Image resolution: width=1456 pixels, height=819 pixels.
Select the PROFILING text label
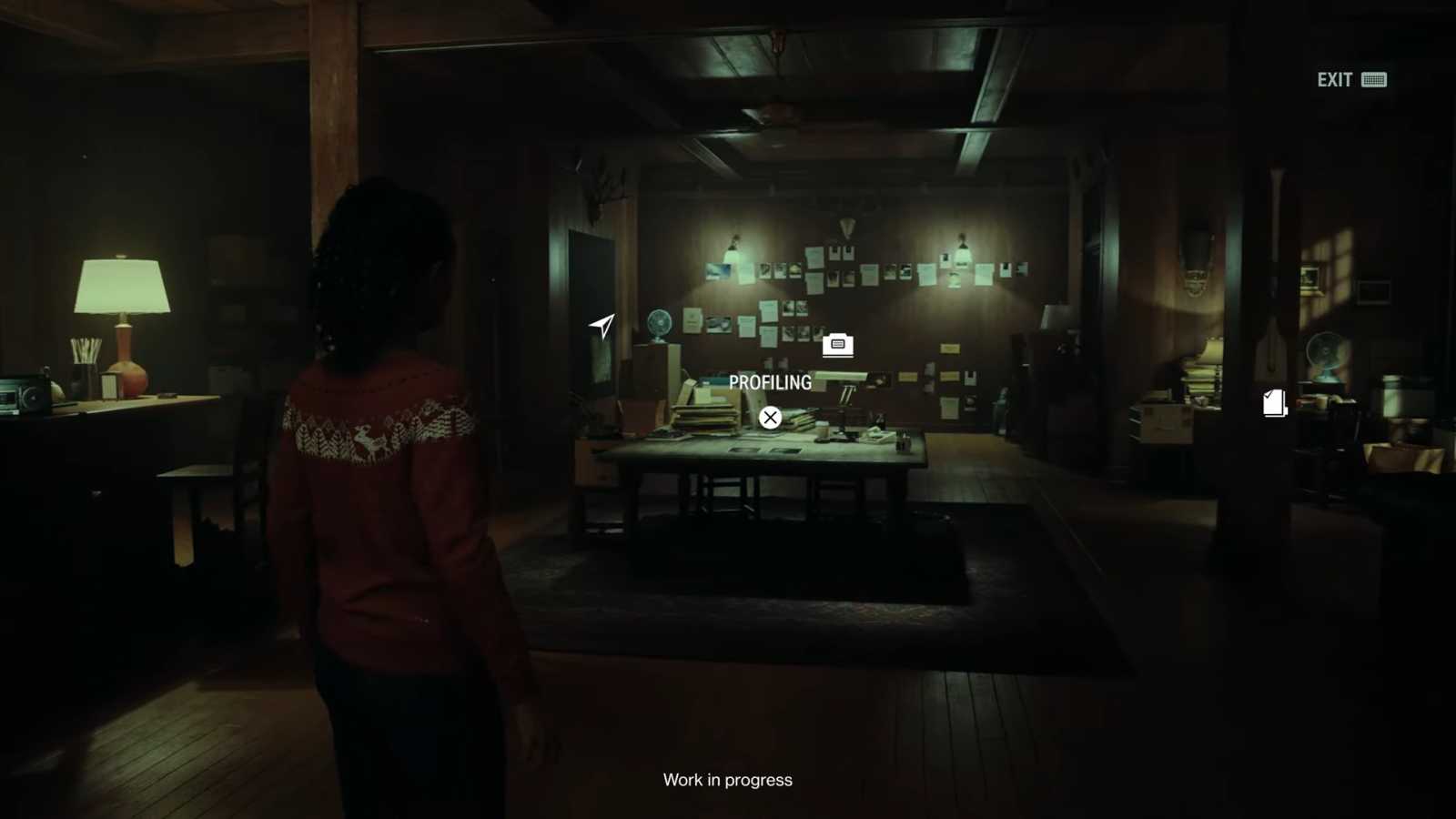coord(771,383)
